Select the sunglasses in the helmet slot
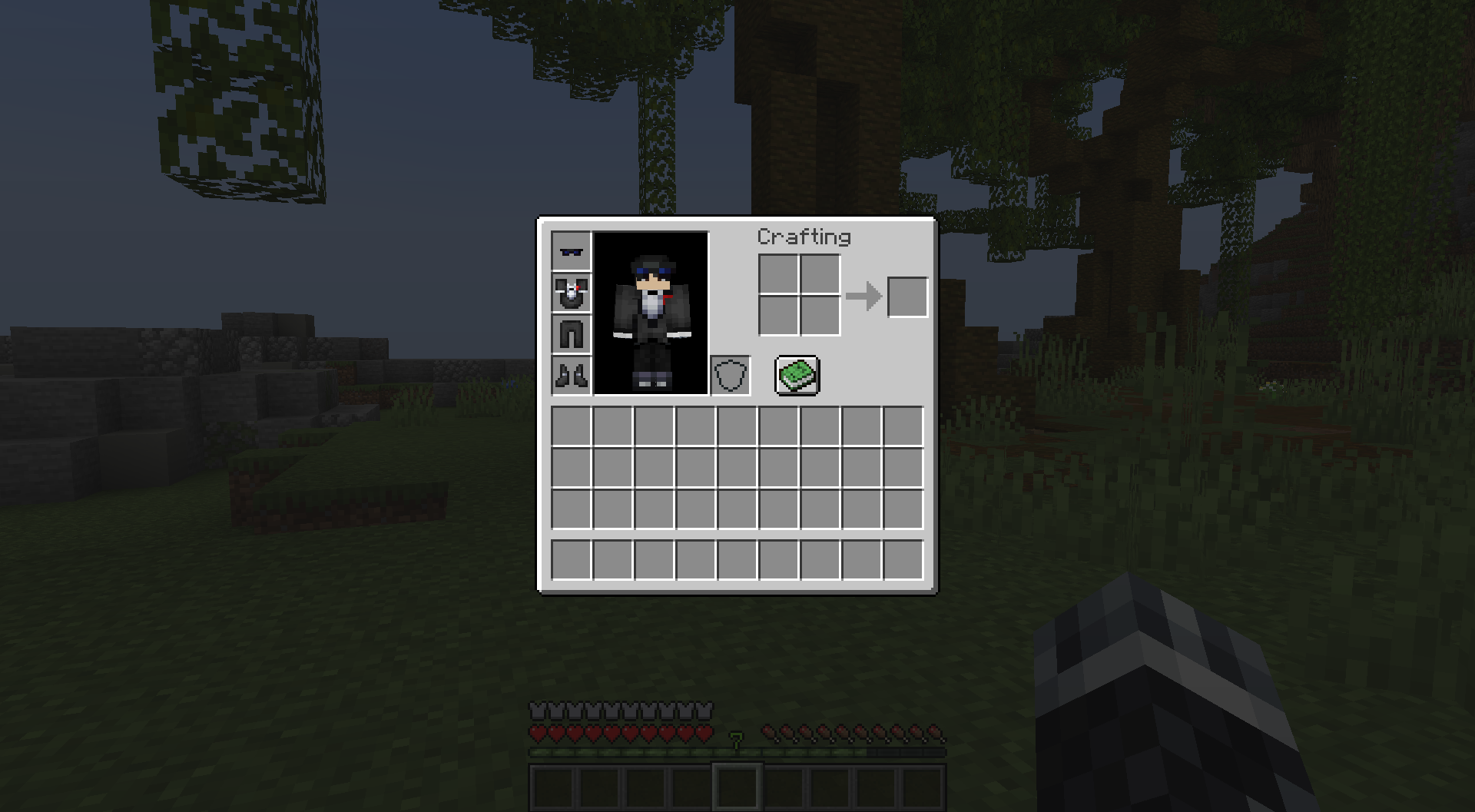 (x=572, y=251)
